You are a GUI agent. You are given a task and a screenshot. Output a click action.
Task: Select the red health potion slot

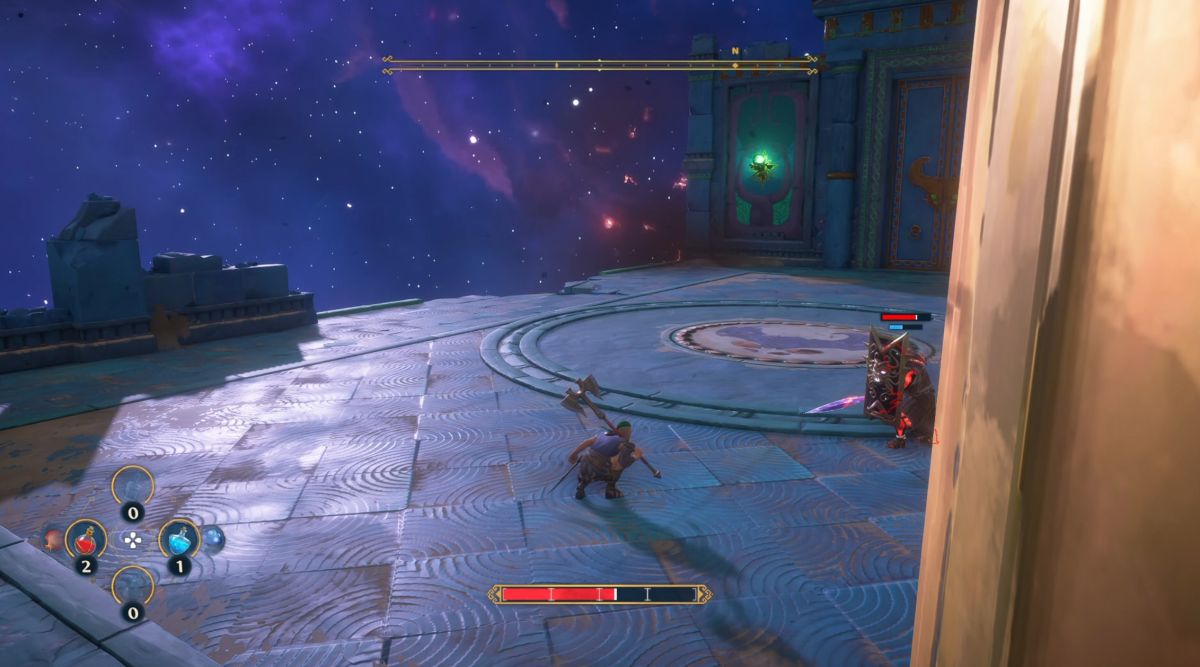click(86, 539)
